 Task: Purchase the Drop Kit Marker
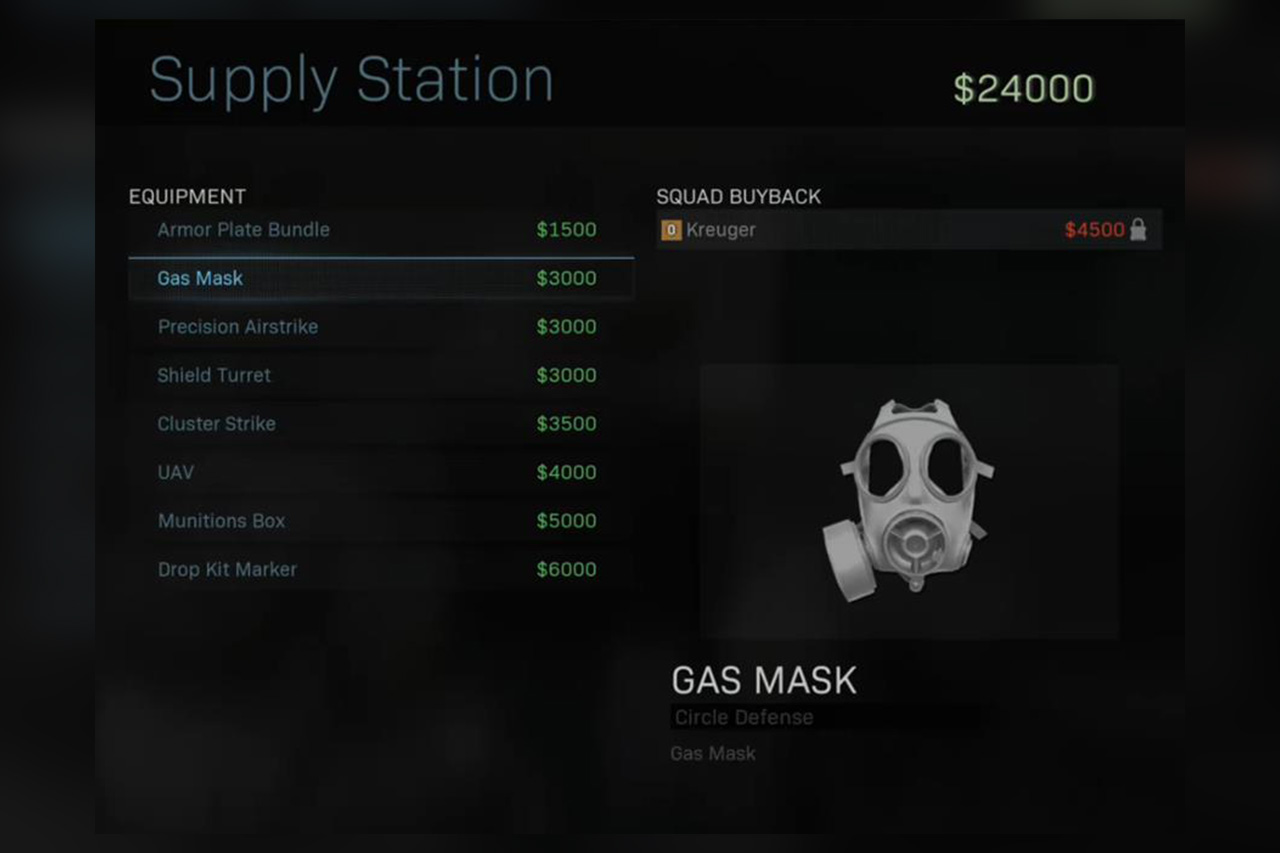pos(227,569)
